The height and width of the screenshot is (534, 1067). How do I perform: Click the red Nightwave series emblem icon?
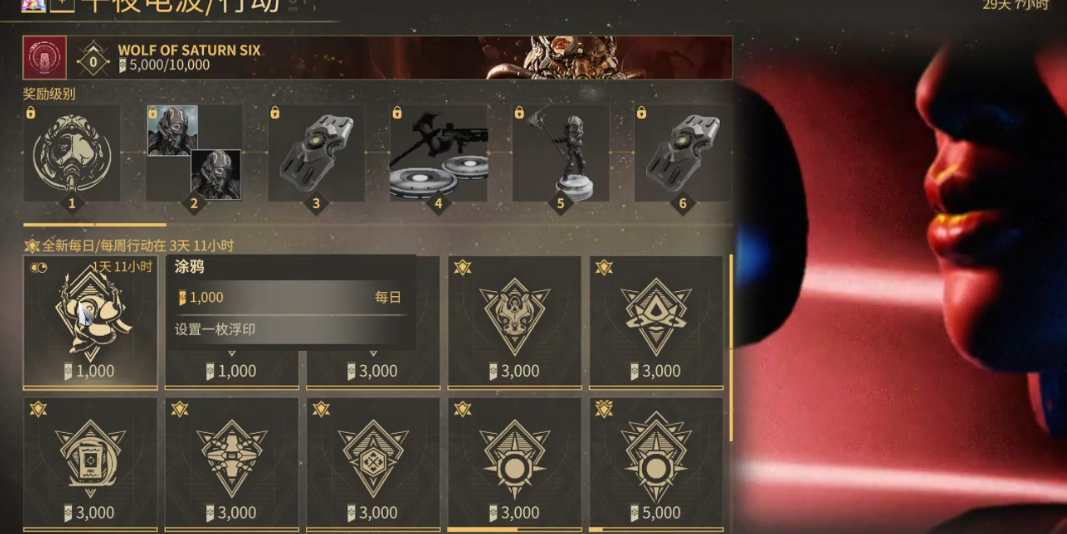pos(45,58)
